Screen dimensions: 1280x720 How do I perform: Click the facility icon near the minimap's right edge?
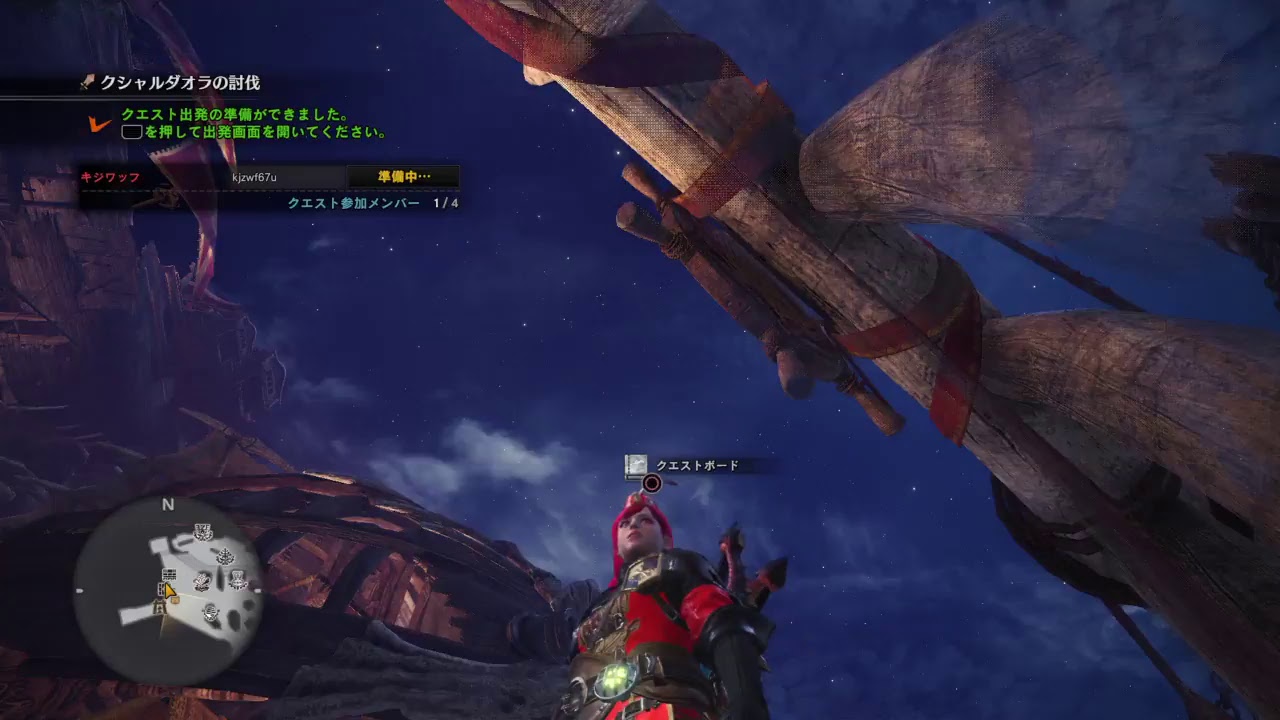point(237,579)
